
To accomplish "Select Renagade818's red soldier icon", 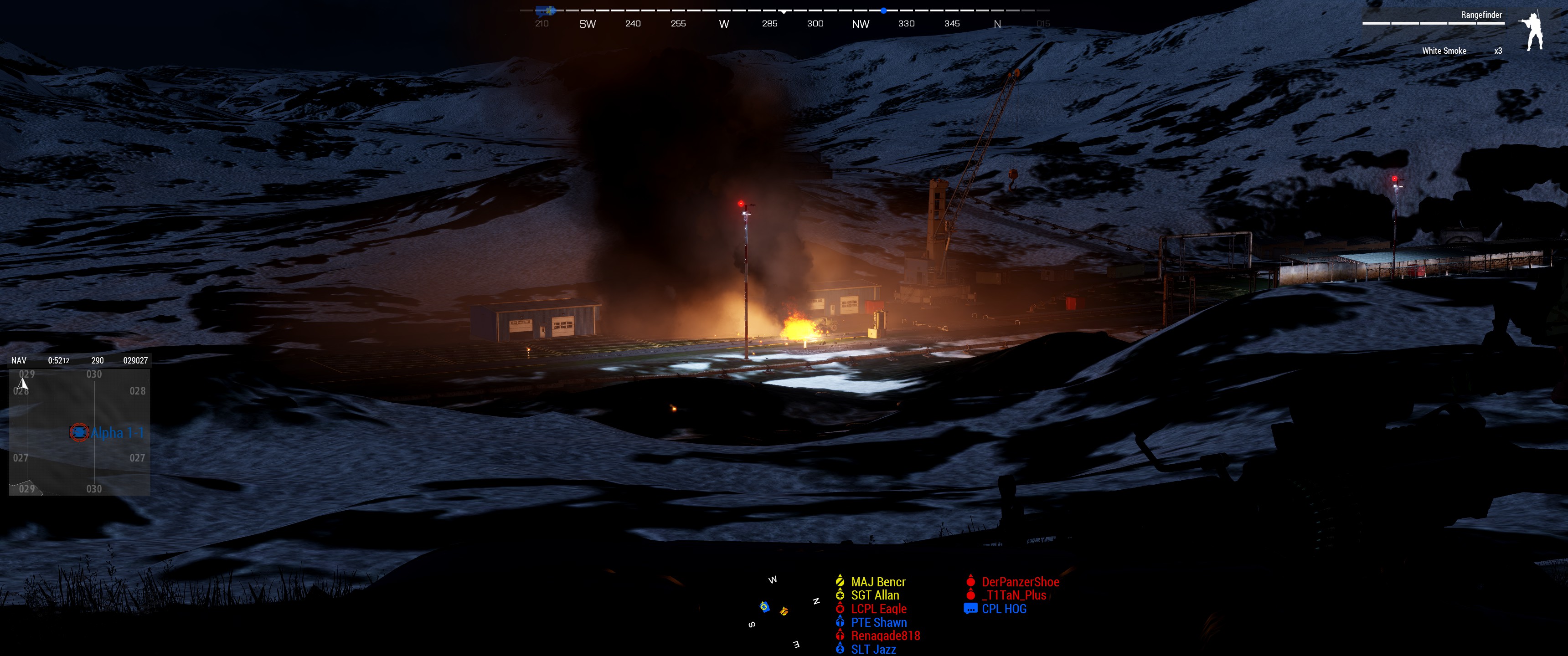I will [x=840, y=636].
